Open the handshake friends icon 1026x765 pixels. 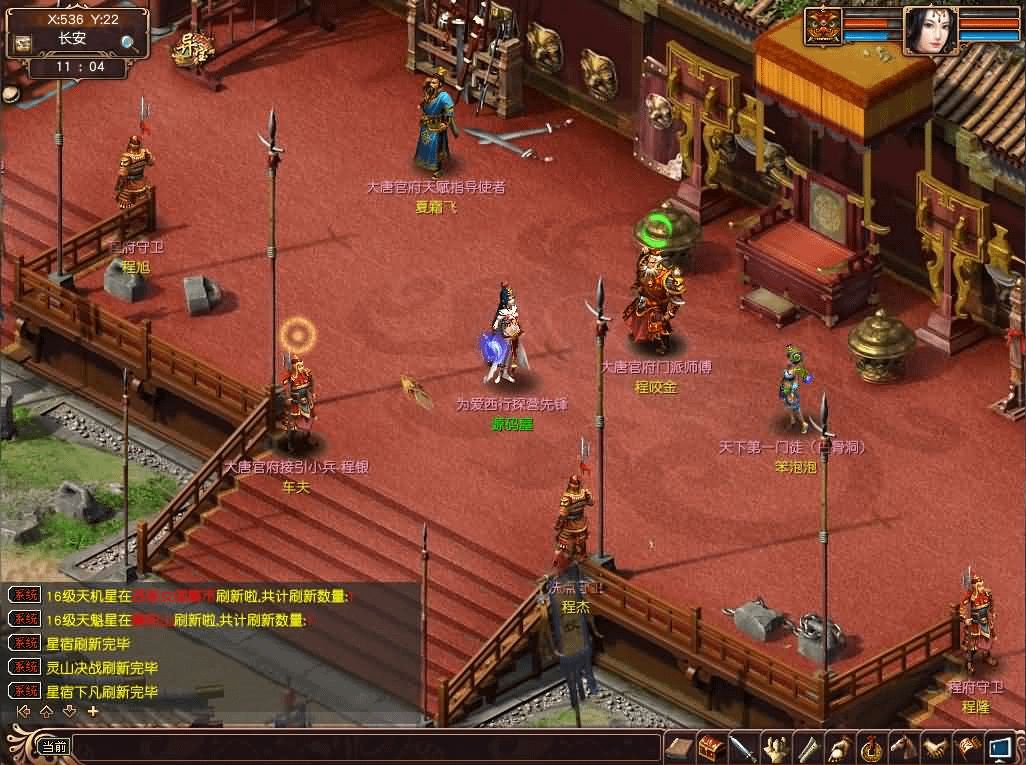point(935,748)
